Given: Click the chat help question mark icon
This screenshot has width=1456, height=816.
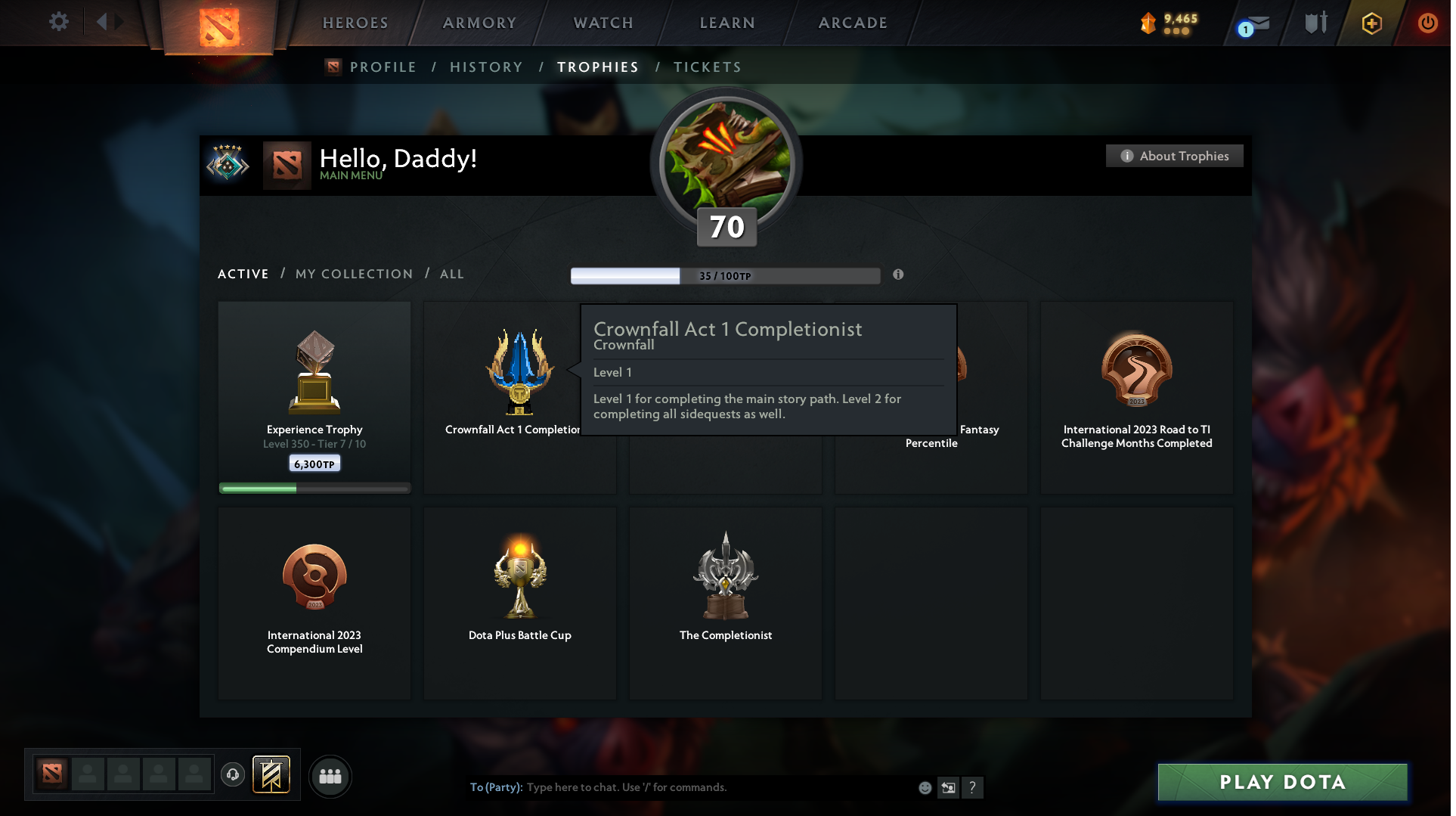Looking at the screenshot, I should (973, 787).
